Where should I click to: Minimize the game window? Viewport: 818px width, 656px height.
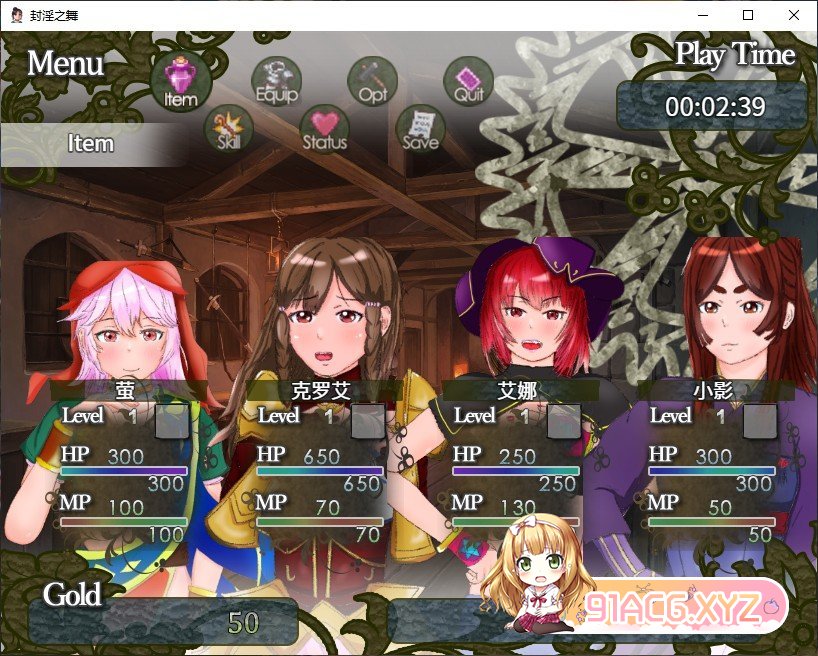702,15
